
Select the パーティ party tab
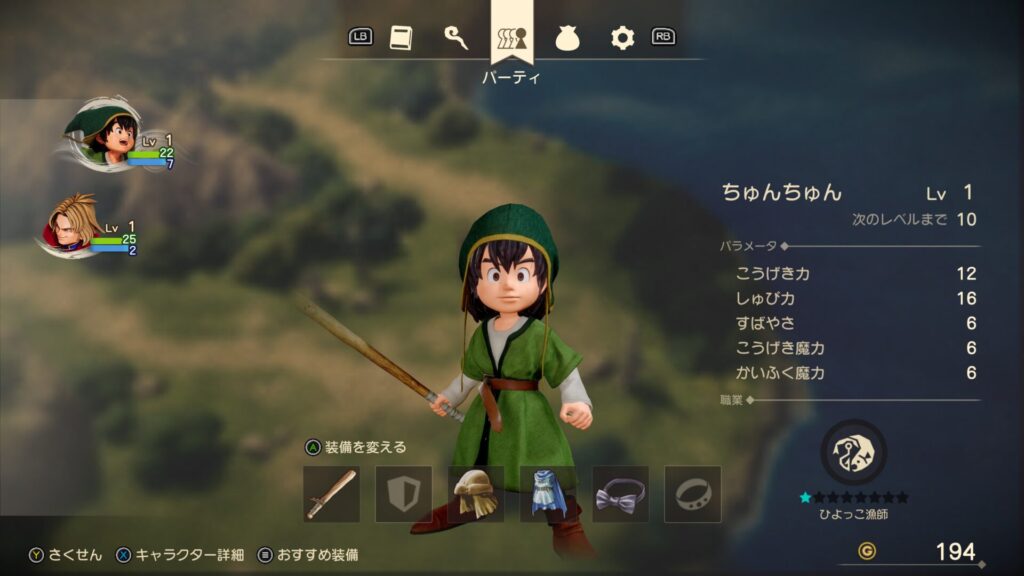coord(512,40)
